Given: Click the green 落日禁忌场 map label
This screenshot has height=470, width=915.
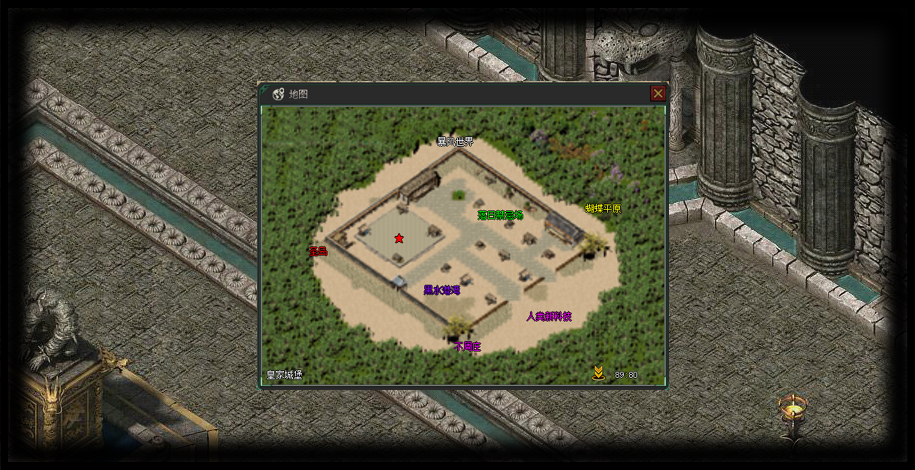Looking at the screenshot, I should tap(500, 214).
